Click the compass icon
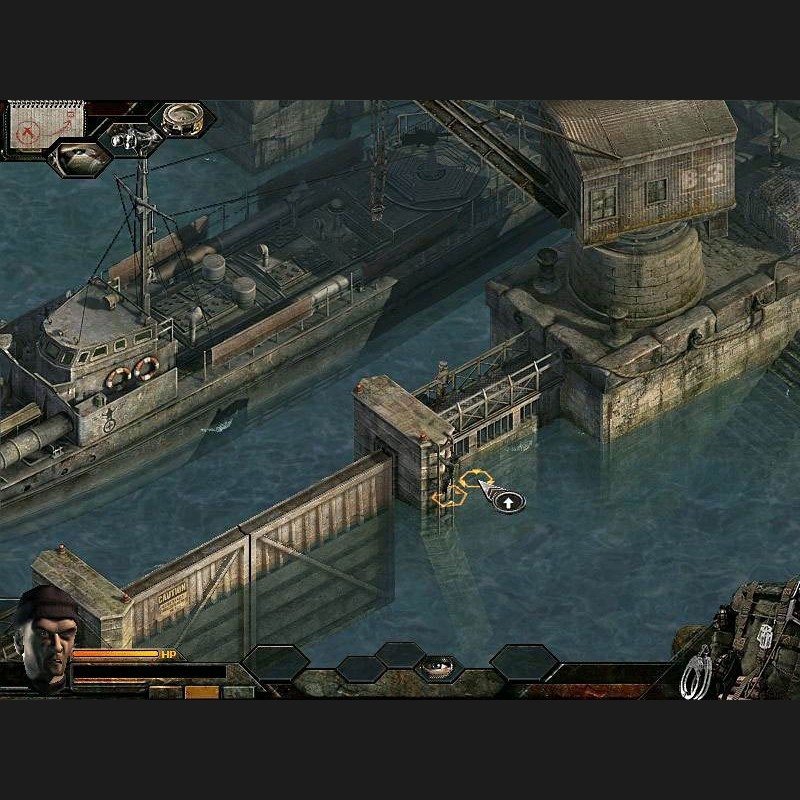800x800 pixels. coord(183,119)
